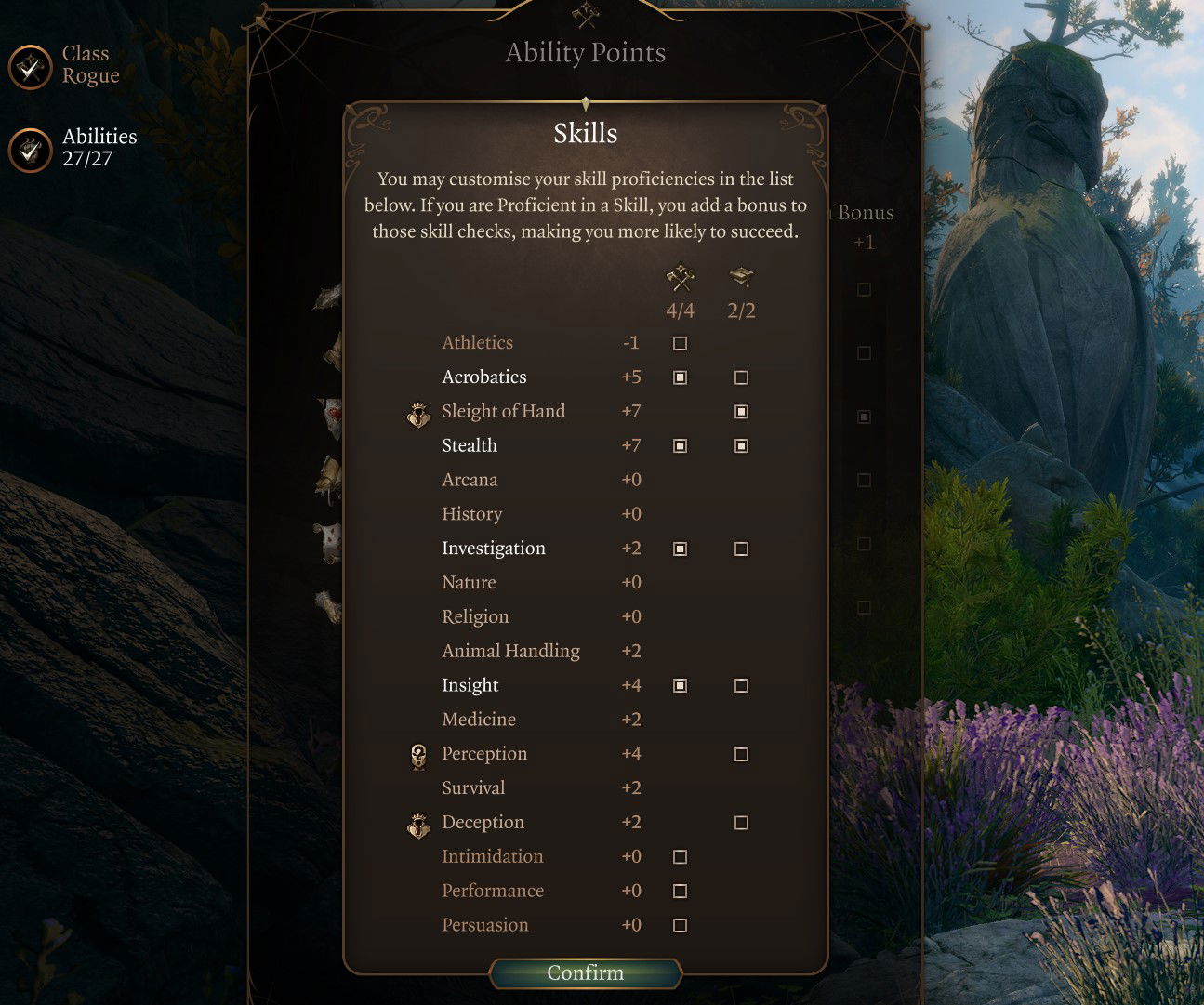
Task: Select Intimidation proficiency checkbox
Action: (x=680, y=857)
